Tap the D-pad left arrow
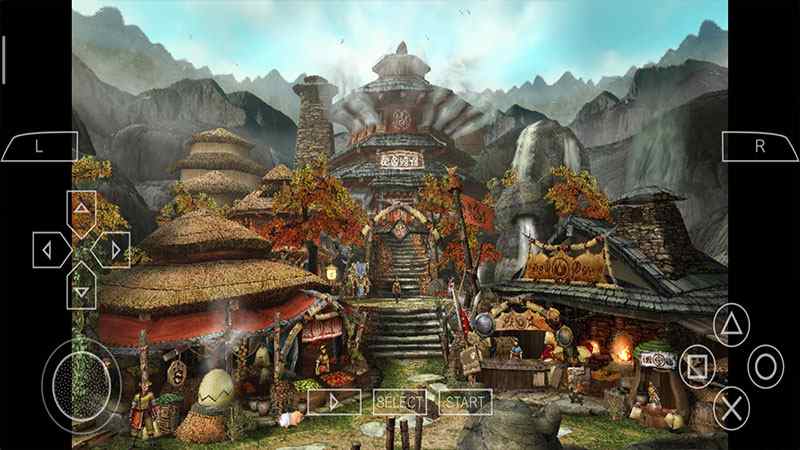The width and height of the screenshot is (800, 450). tap(48, 249)
